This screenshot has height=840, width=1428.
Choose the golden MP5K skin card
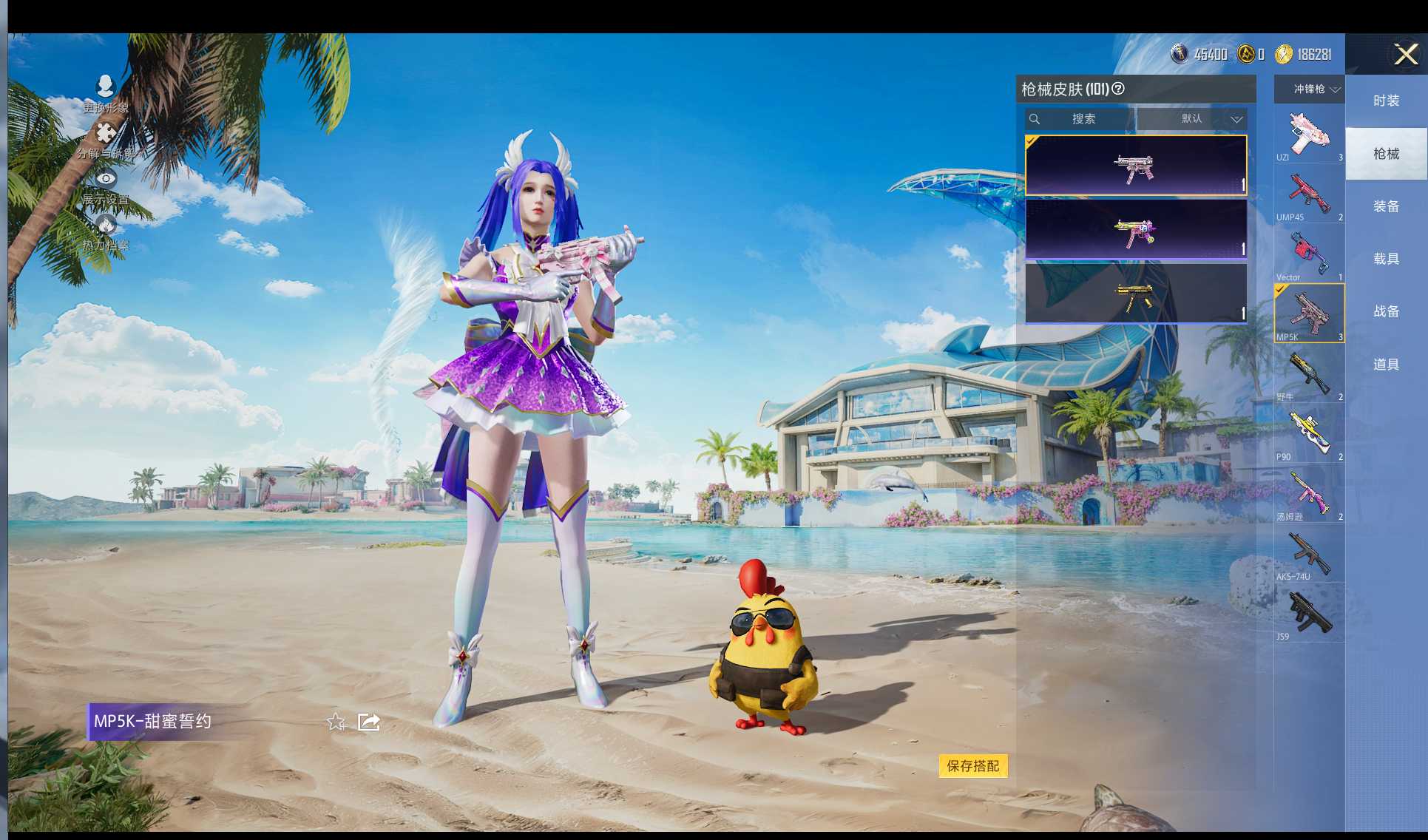(1135, 294)
